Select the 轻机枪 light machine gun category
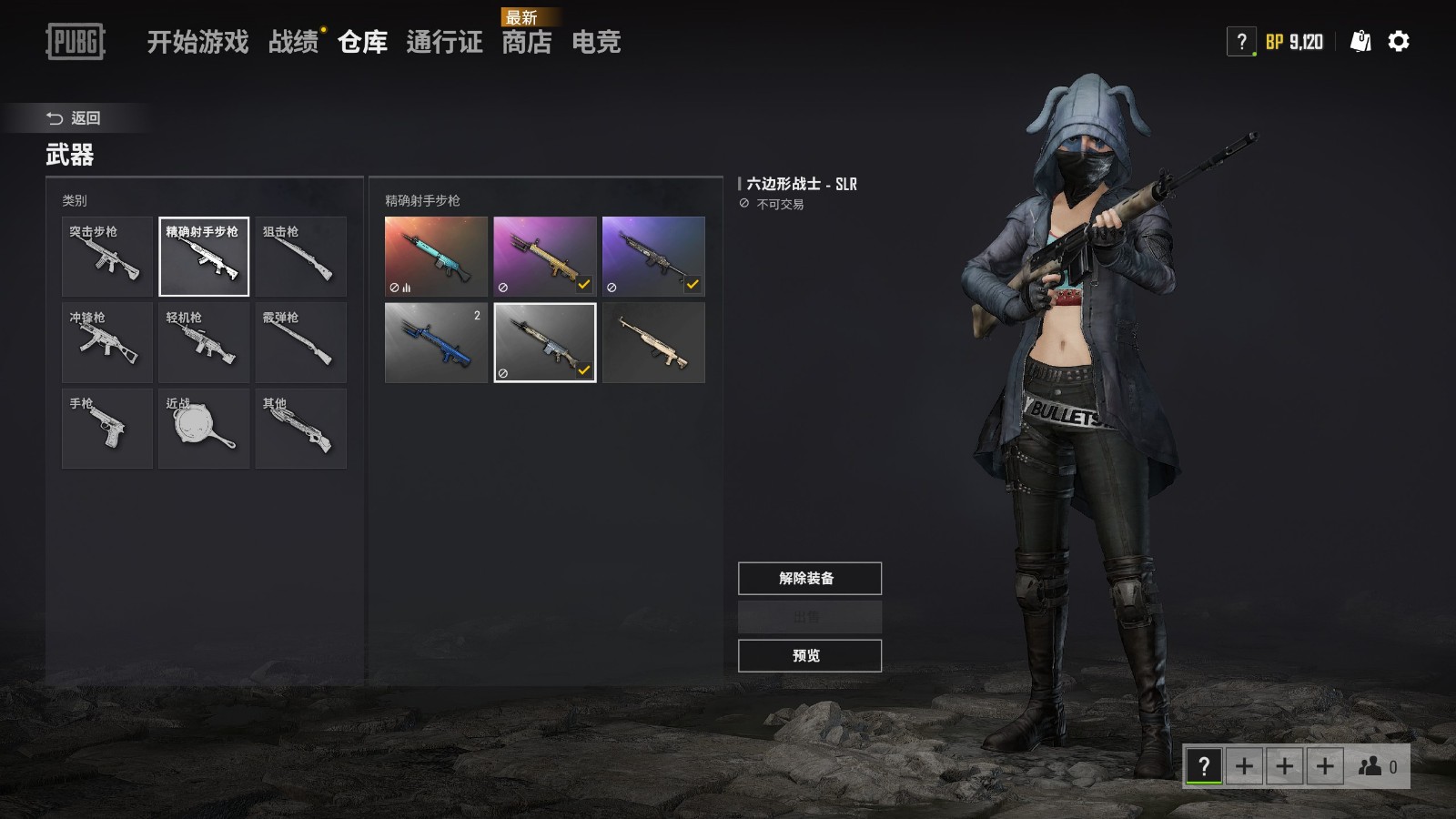The width and height of the screenshot is (1456, 819). (204, 342)
